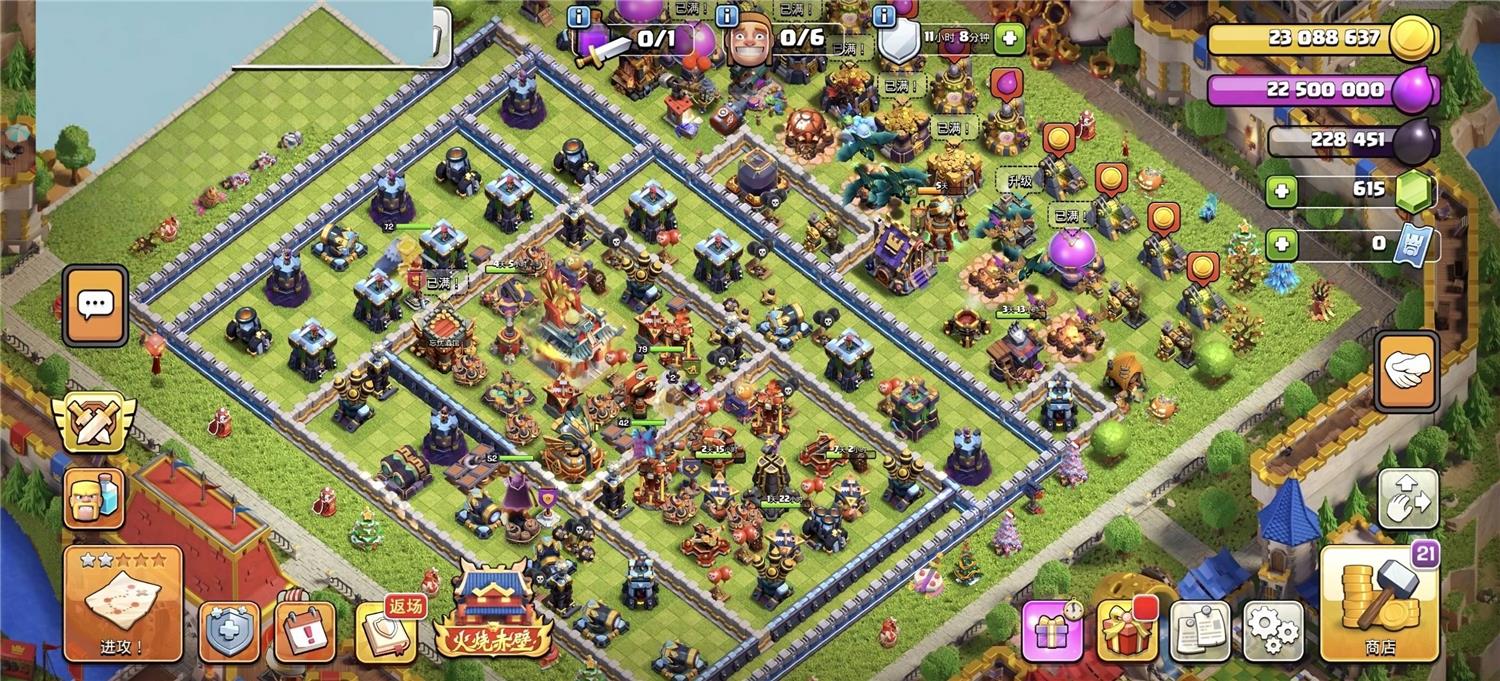This screenshot has width=1500, height=681.
Task: Start an attack with the 进攻 map button
Action: (x=123, y=604)
